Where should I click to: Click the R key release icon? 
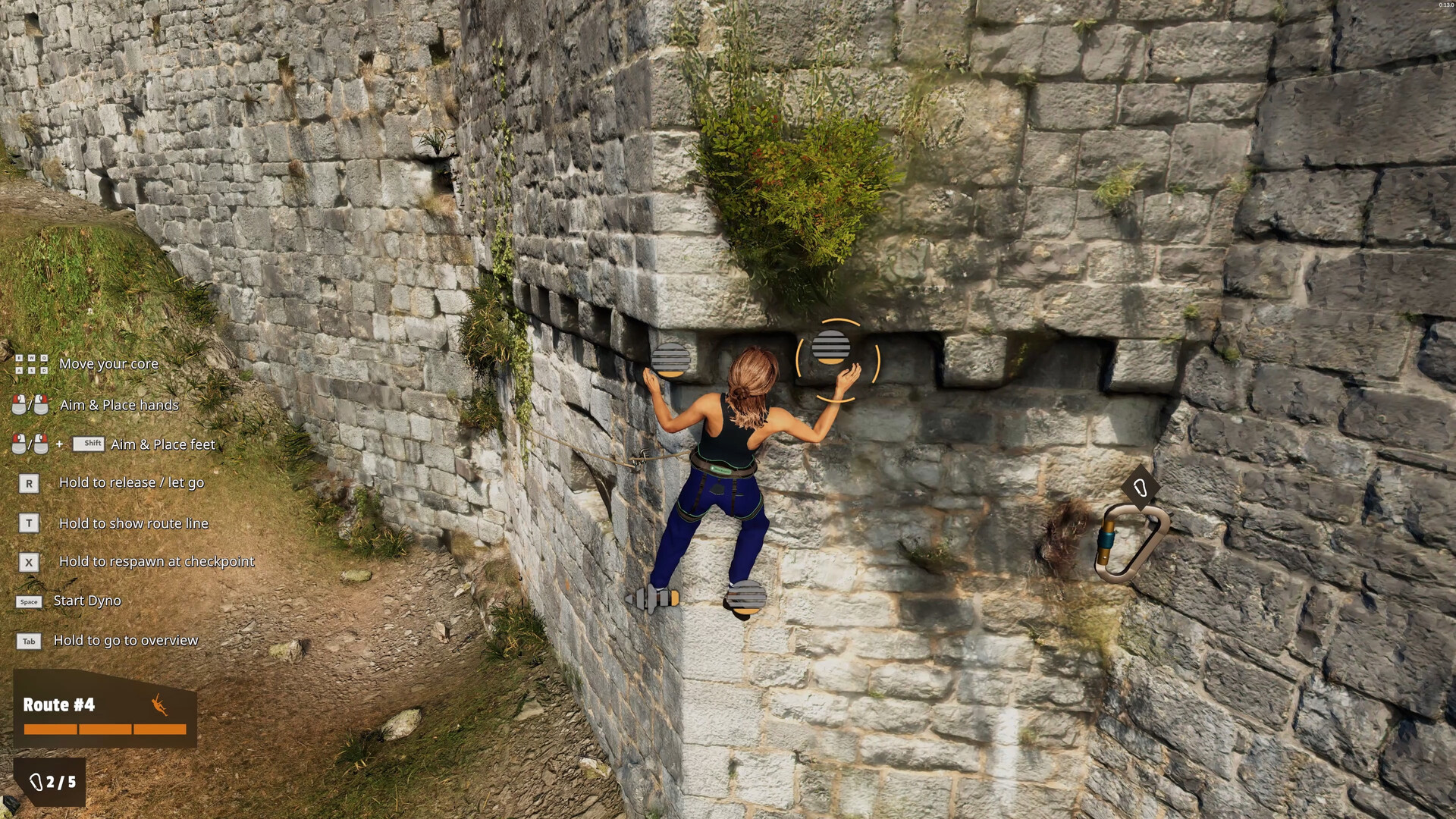29,483
